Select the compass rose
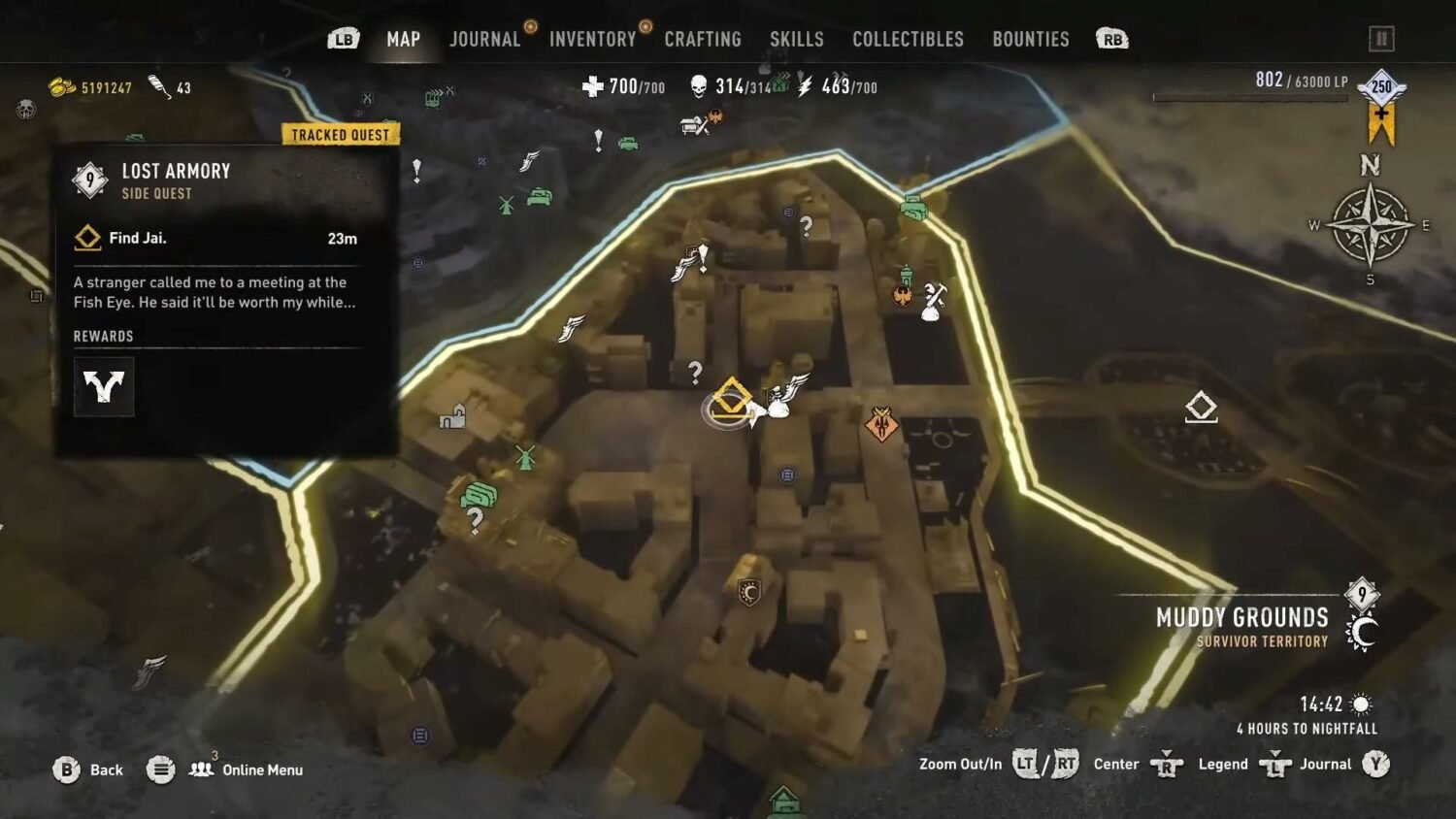This screenshot has width=1456, height=819. tap(1370, 225)
